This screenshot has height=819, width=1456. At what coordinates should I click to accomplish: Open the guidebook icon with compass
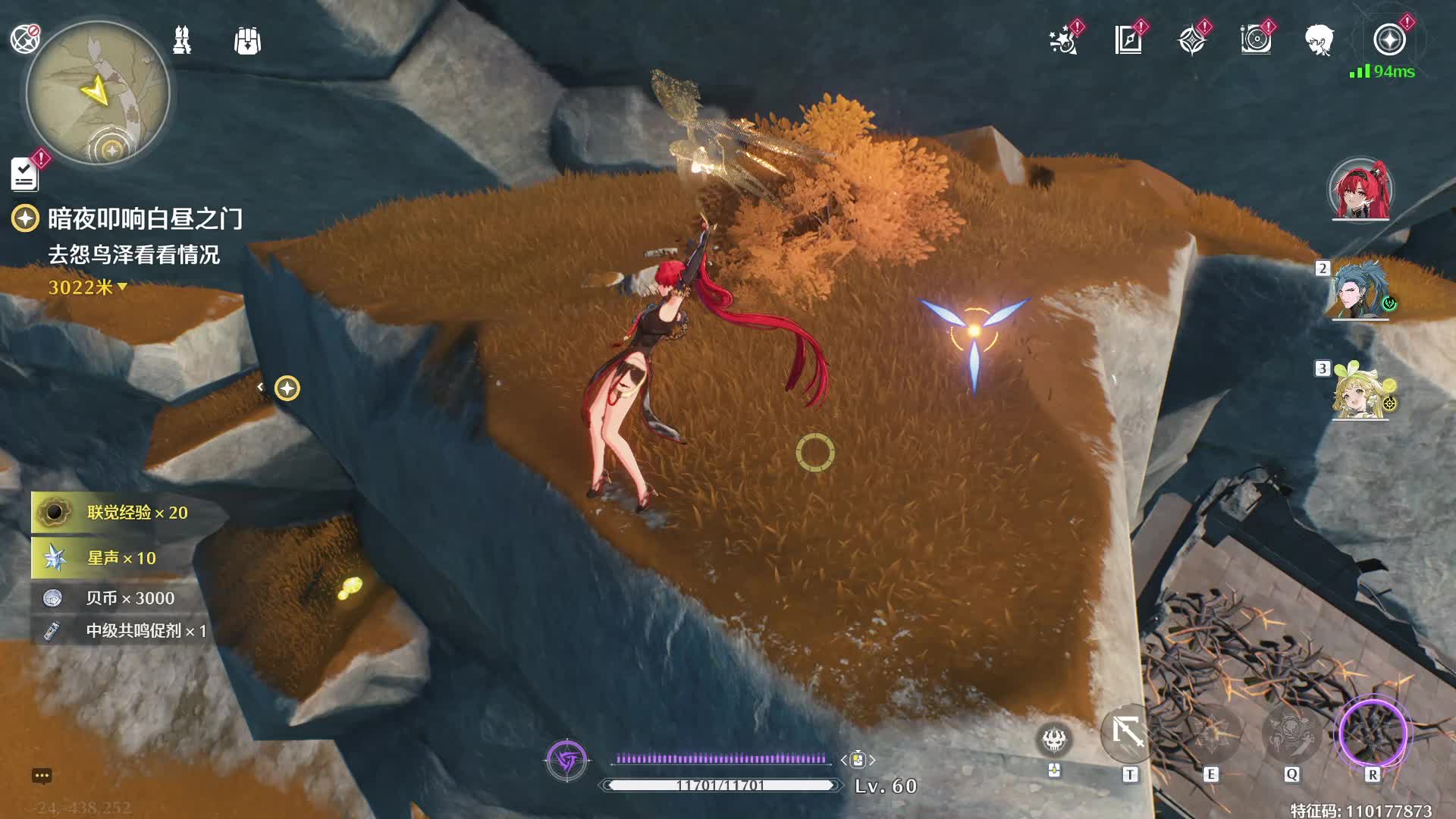[1128, 40]
